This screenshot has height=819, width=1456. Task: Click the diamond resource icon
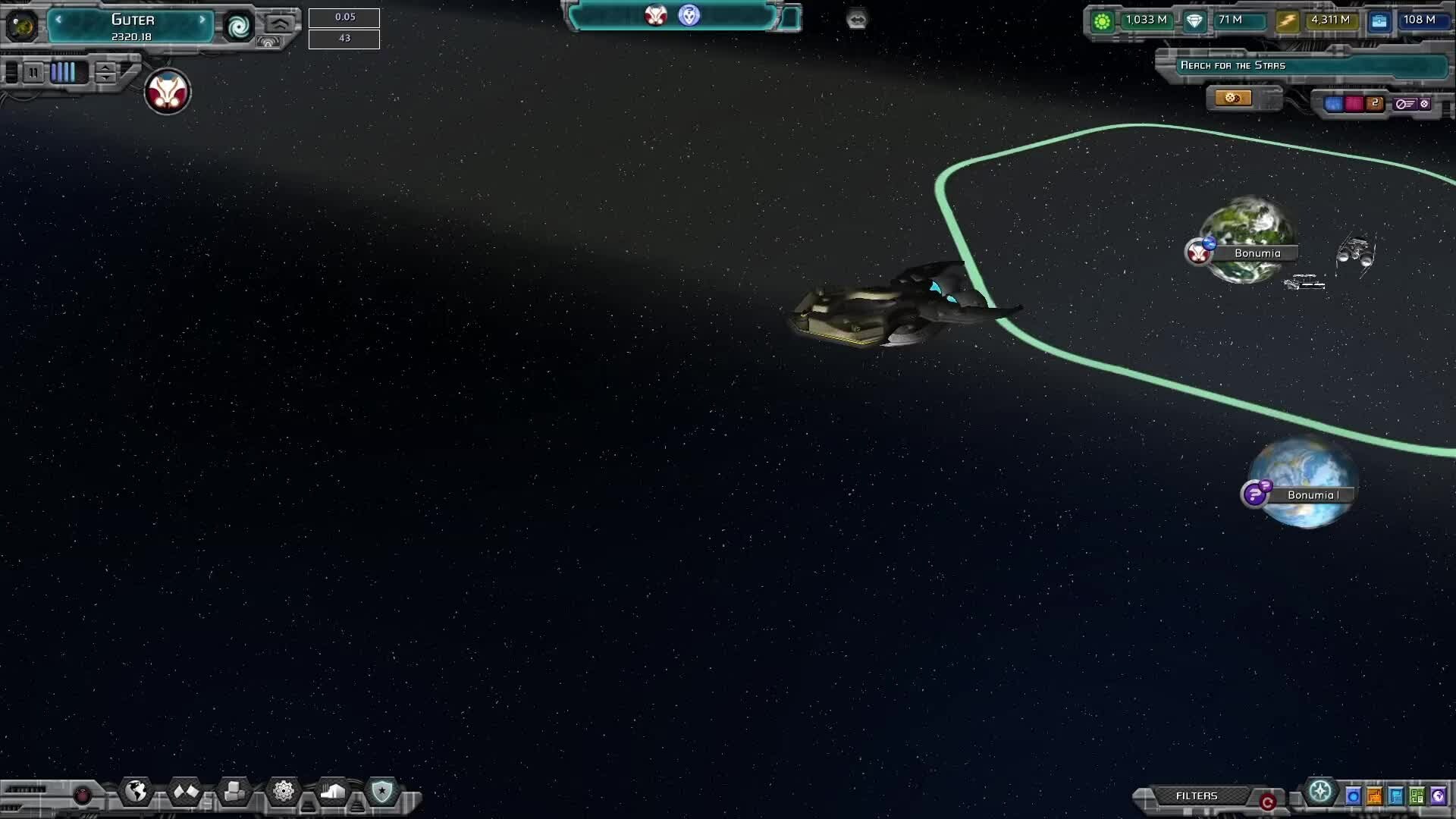coord(1194,21)
